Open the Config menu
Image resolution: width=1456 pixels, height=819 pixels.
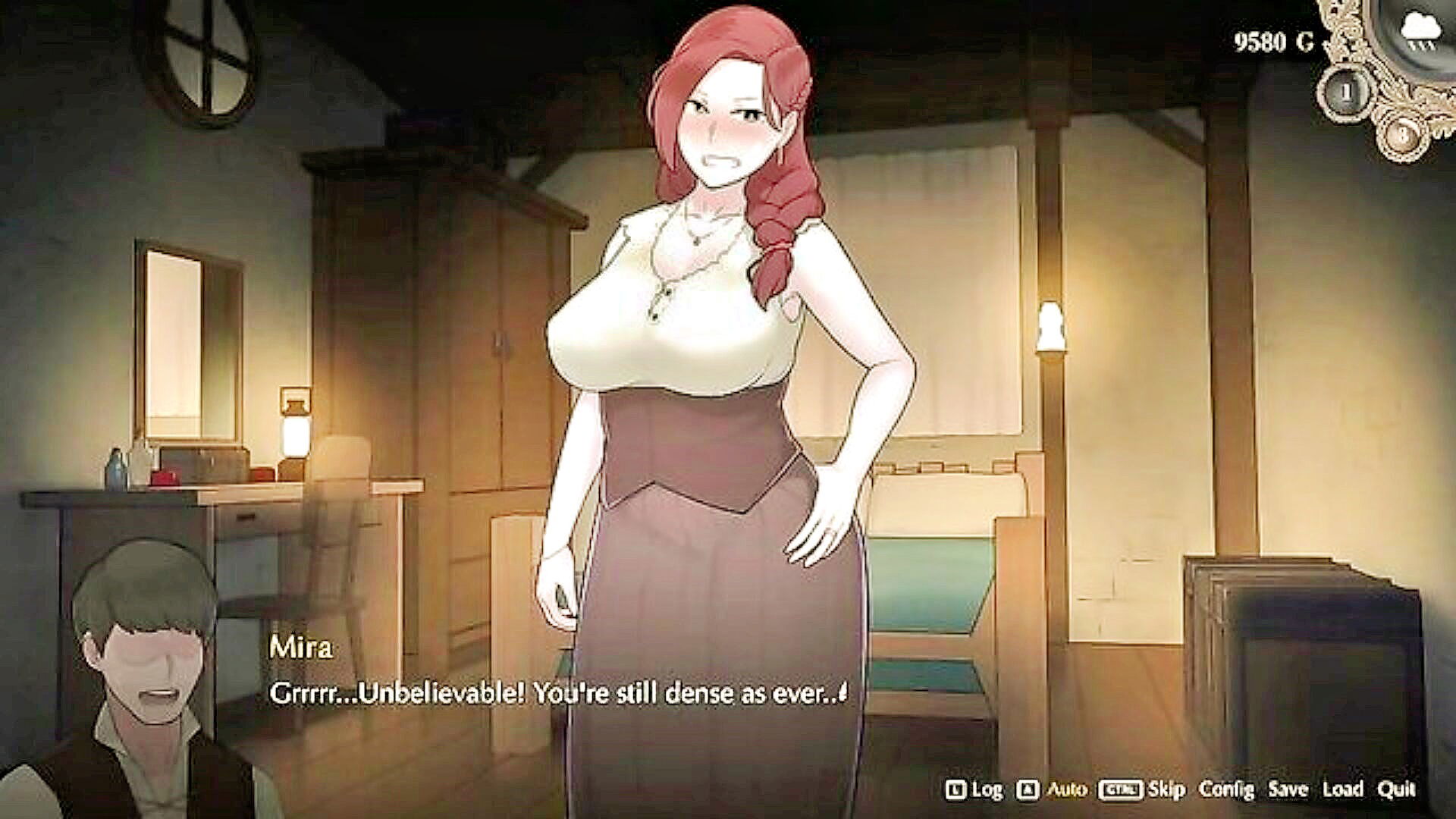(x=1226, y=789)
